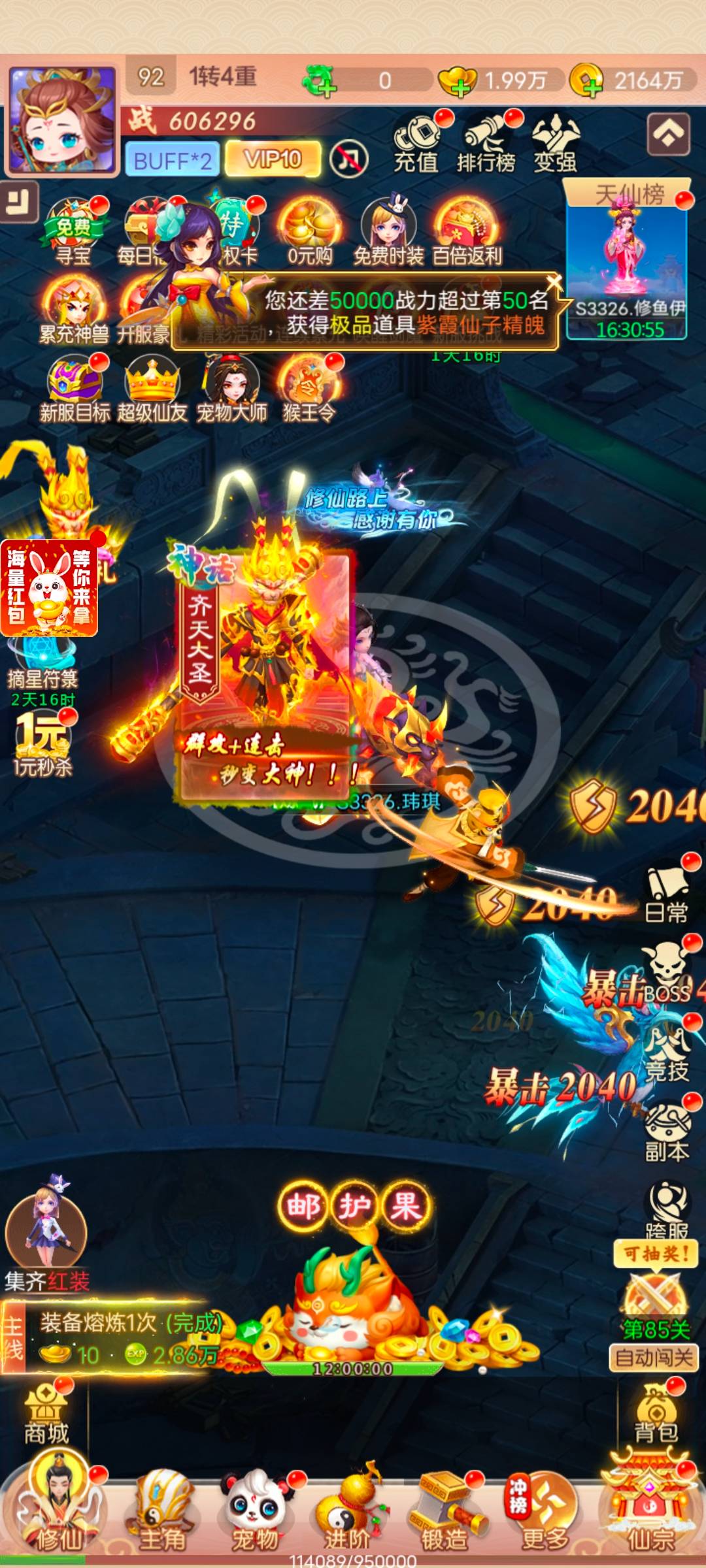The height and width of the screenshot is (1568, 706).
Task: Open the 0元购 event
Action: tap(311, 232)
